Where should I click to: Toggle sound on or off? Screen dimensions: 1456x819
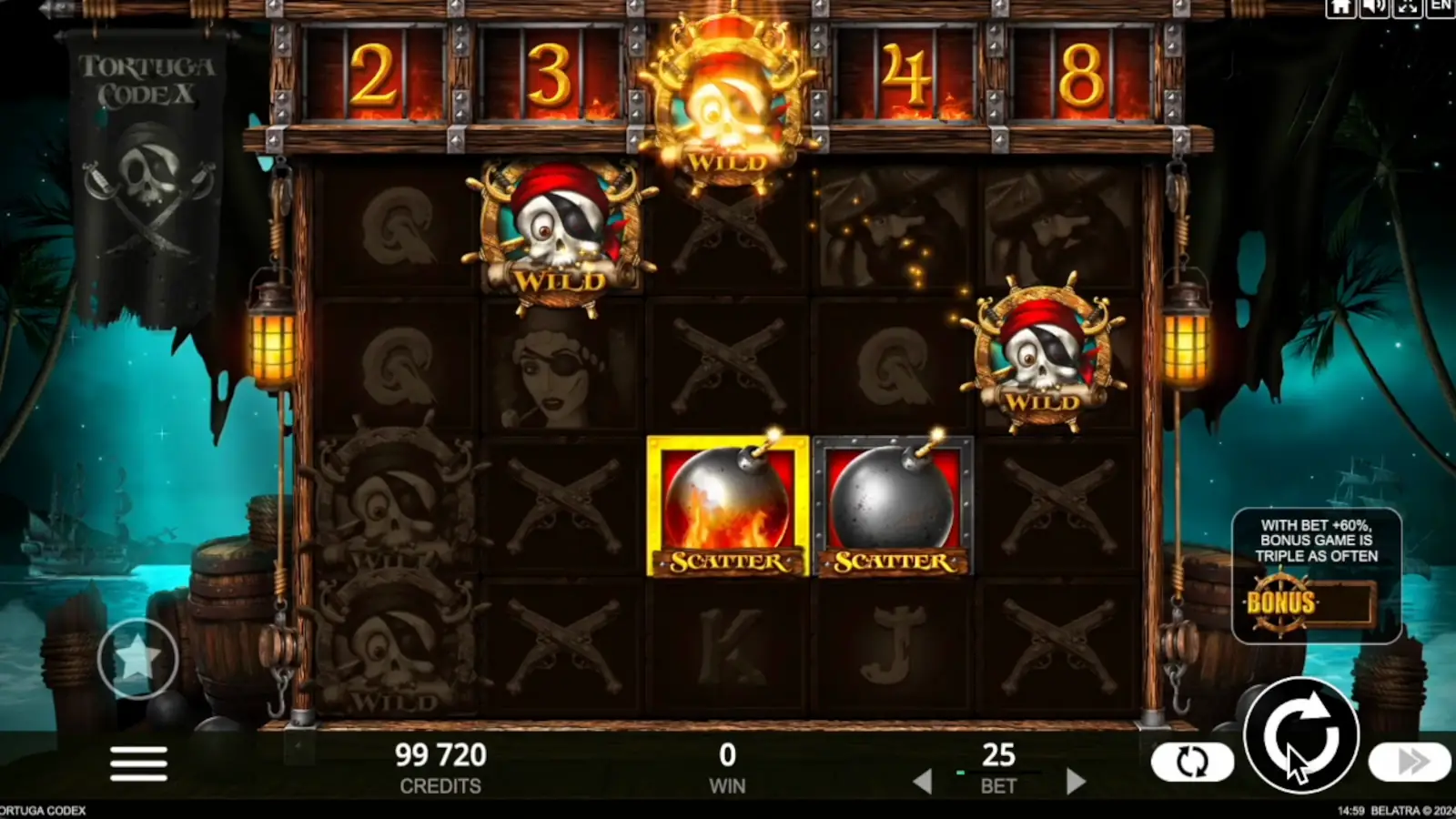pos(1373,9)
